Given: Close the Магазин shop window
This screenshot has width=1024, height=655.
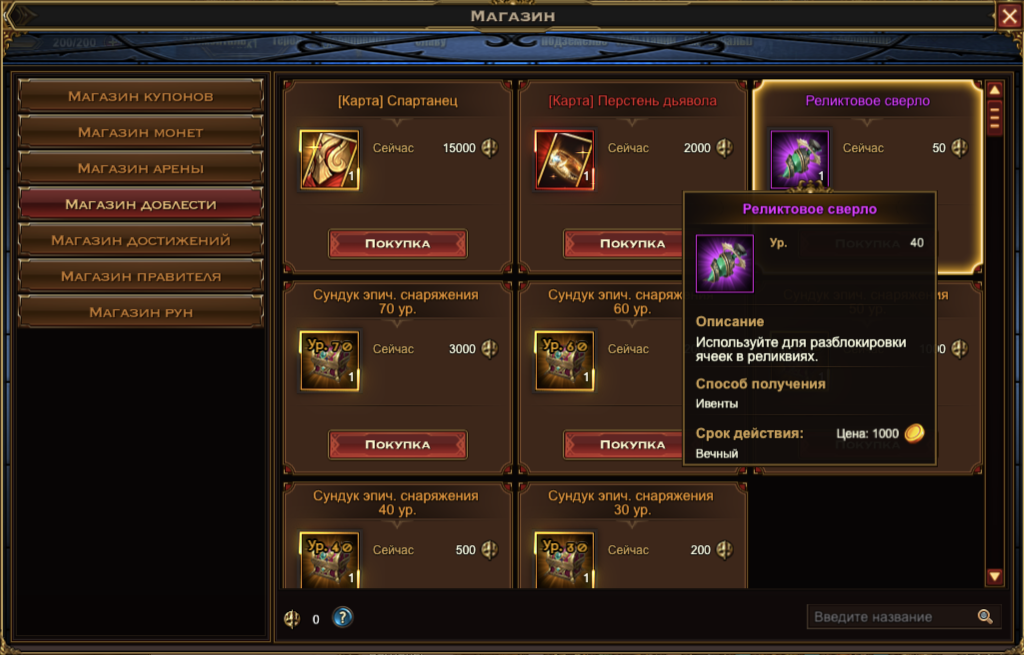Looking at the screenshot, I should [x=1008, y=16].
